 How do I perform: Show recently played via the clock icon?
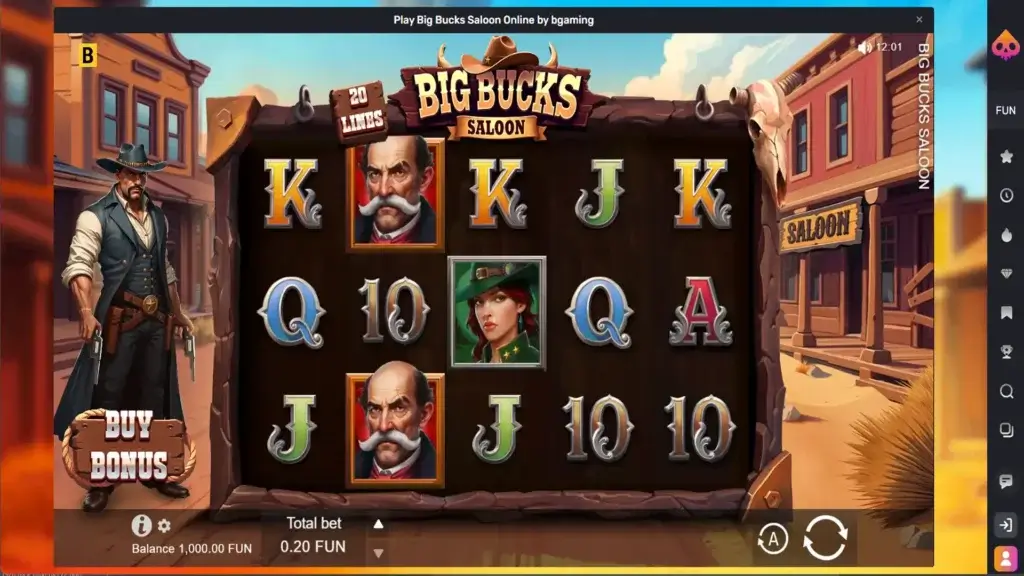coord(1006,195)
